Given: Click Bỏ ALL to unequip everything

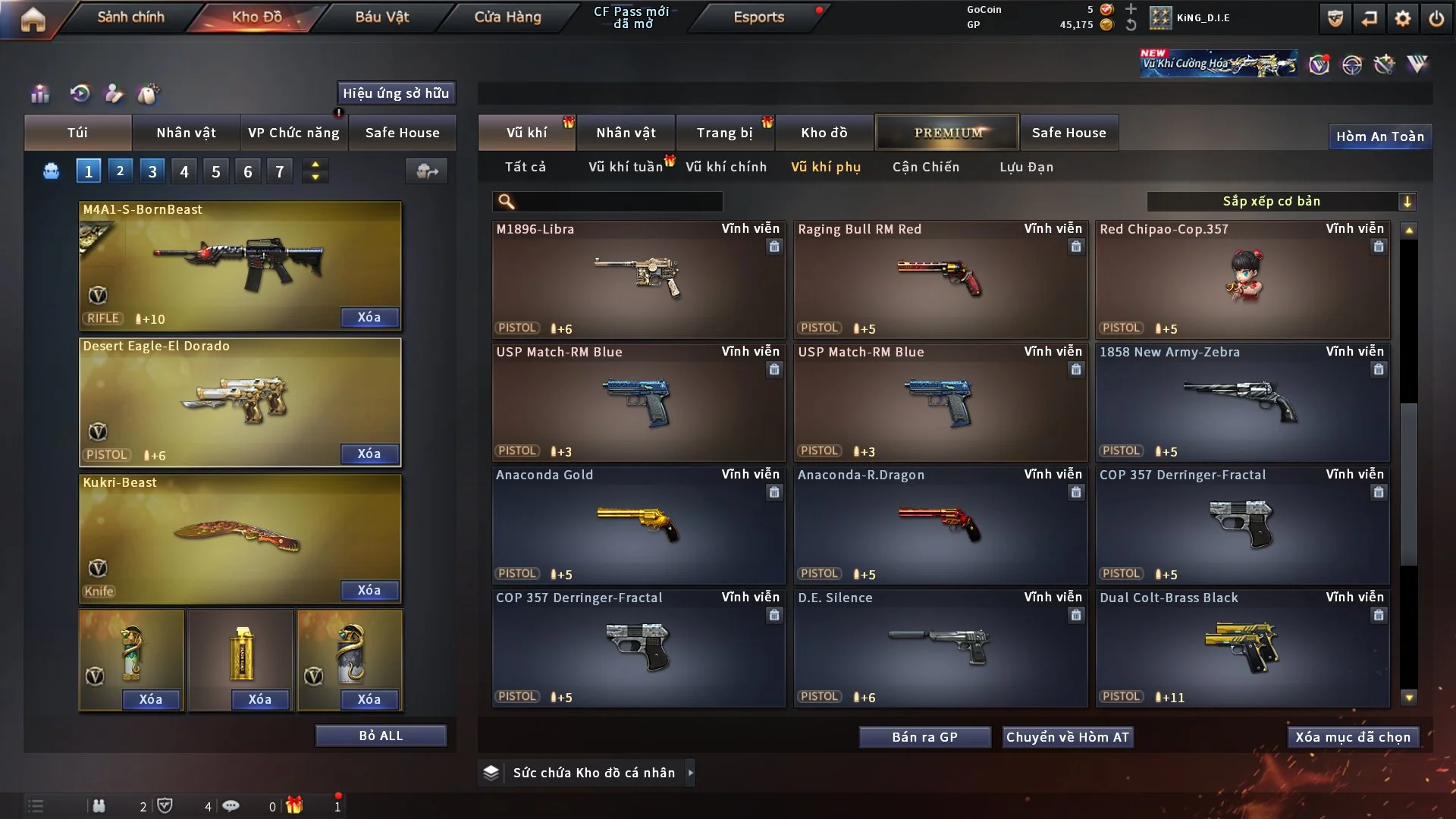Looking at the screenshot, I should click(381, 736).
